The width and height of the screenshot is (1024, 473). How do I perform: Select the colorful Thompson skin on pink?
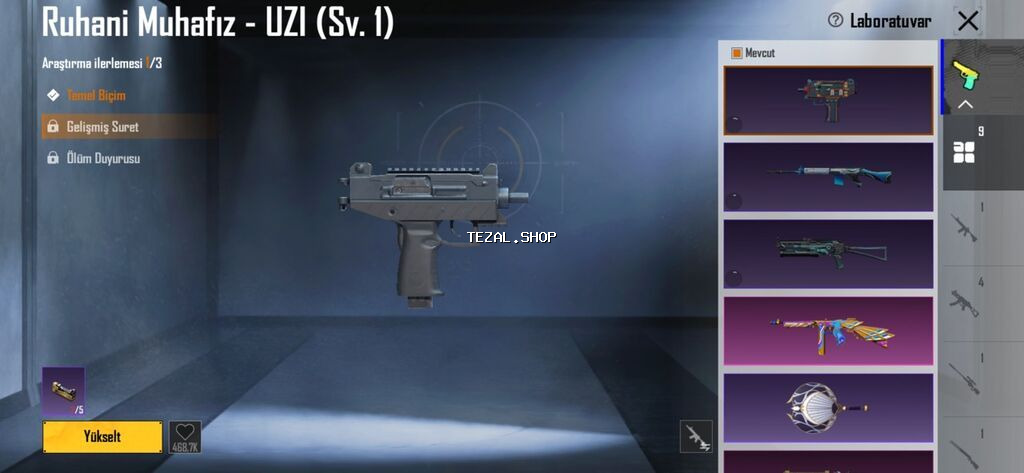pos(828,329)
